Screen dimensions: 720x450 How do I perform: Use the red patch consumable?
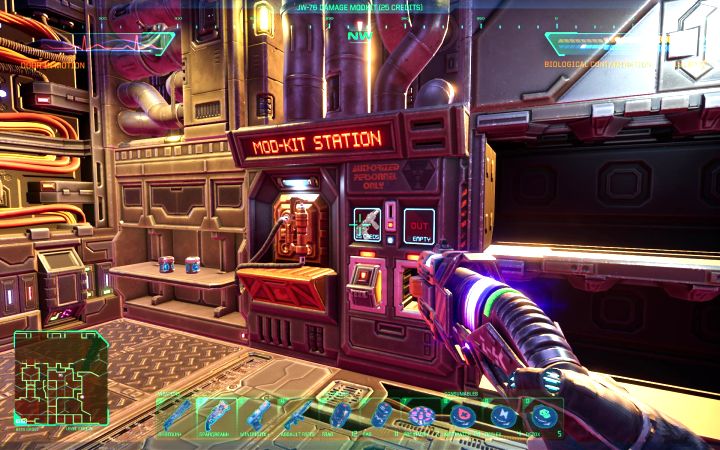pyautogui.click(x=463, y=414)
